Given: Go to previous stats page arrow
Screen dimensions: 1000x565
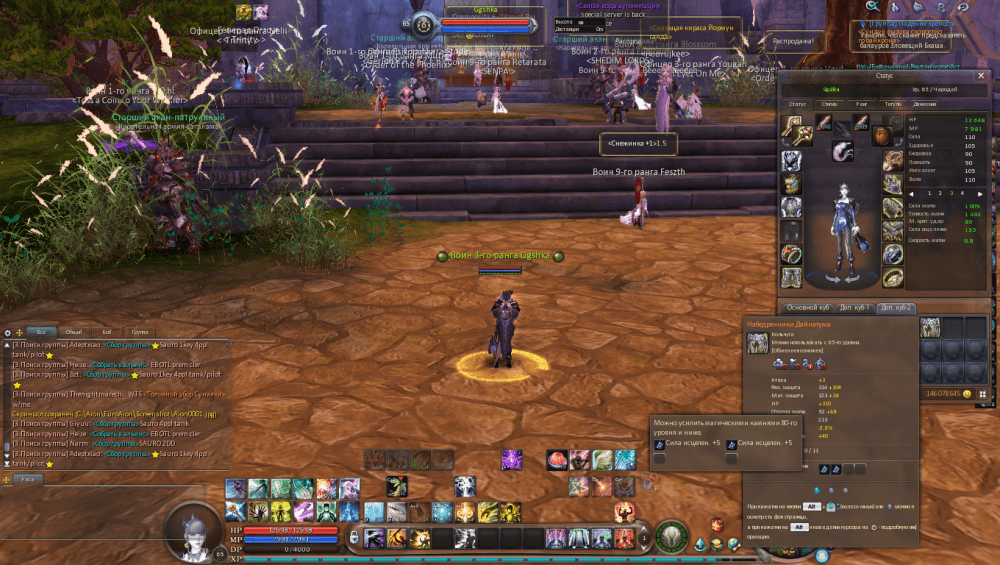Looking at the screenshot, I should tap(912, 193).
